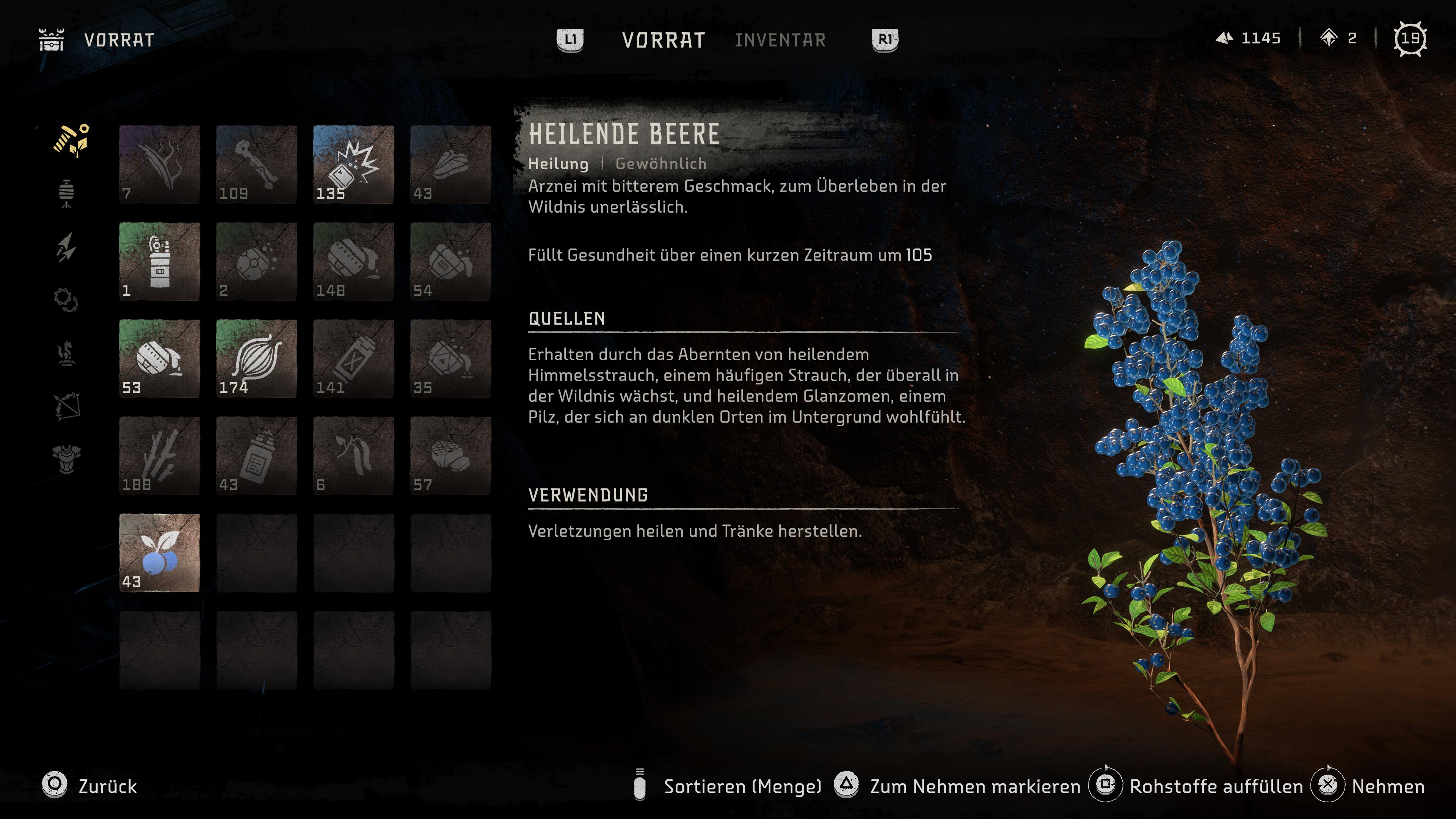Pick the leaking pod stack of 53
1456x819 pixels.
coord(159,358)
